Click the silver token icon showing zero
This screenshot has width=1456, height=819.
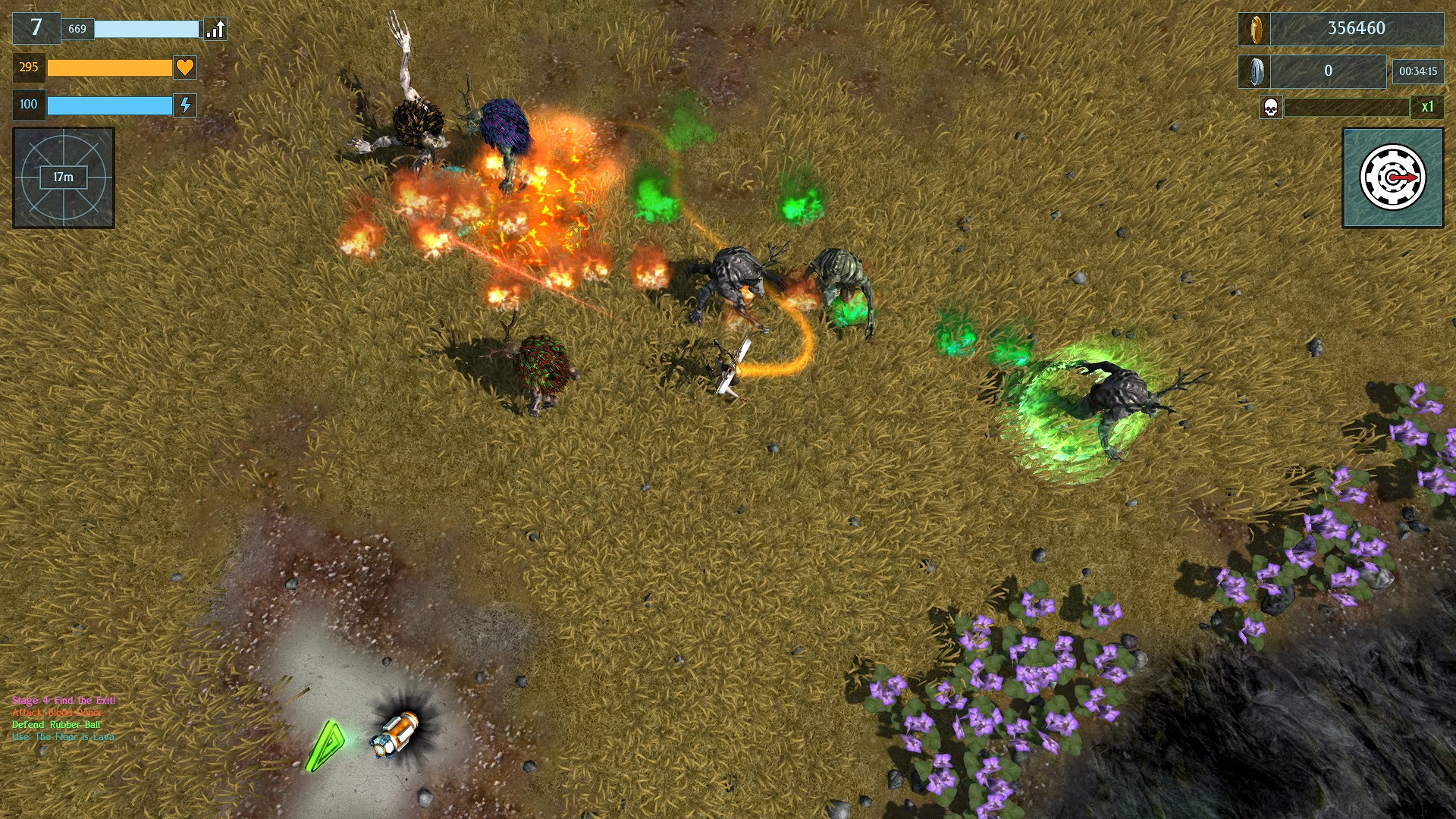coord(1257,71)
